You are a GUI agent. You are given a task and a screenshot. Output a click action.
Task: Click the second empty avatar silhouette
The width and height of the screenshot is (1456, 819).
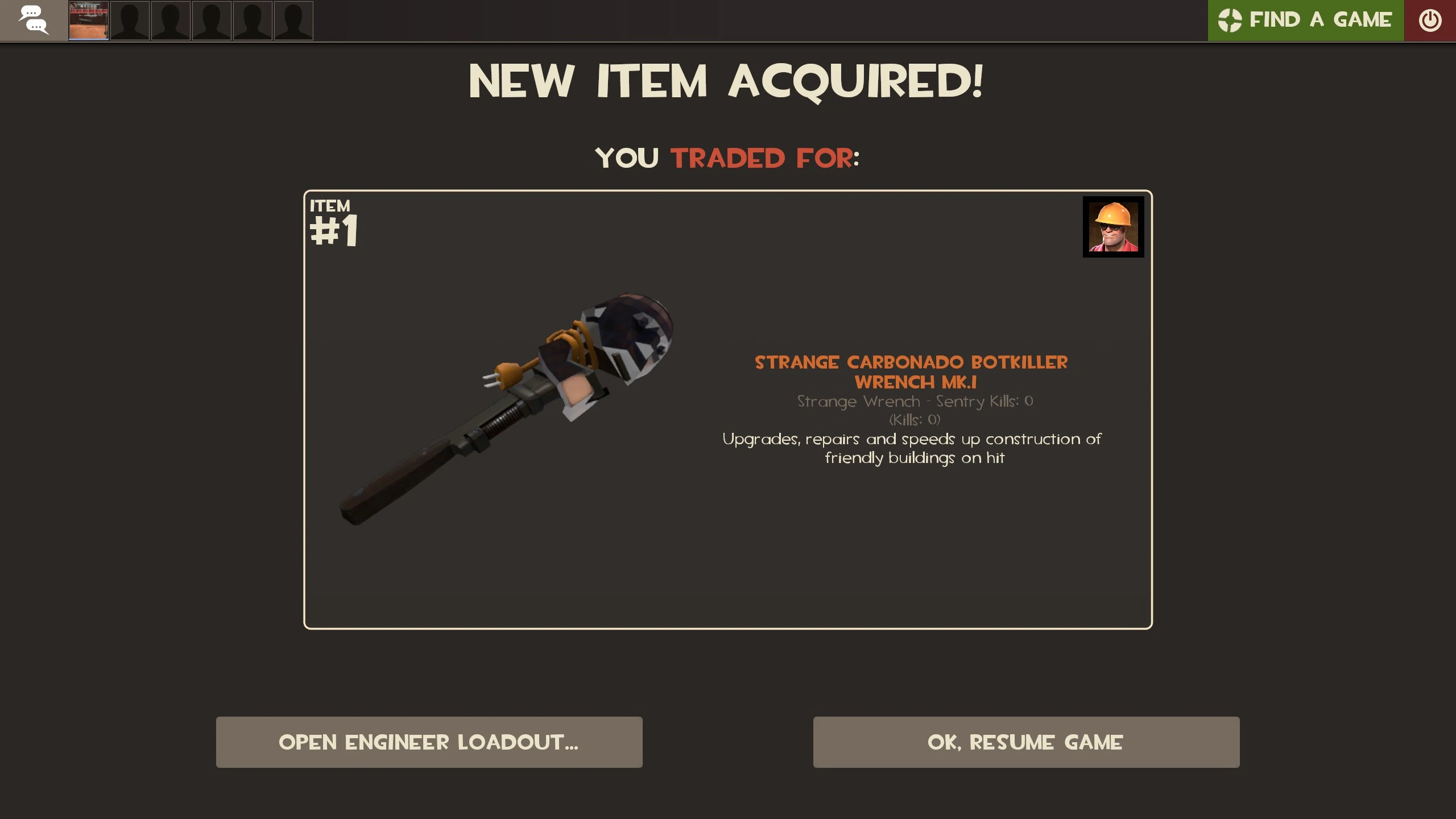(171, 20)
